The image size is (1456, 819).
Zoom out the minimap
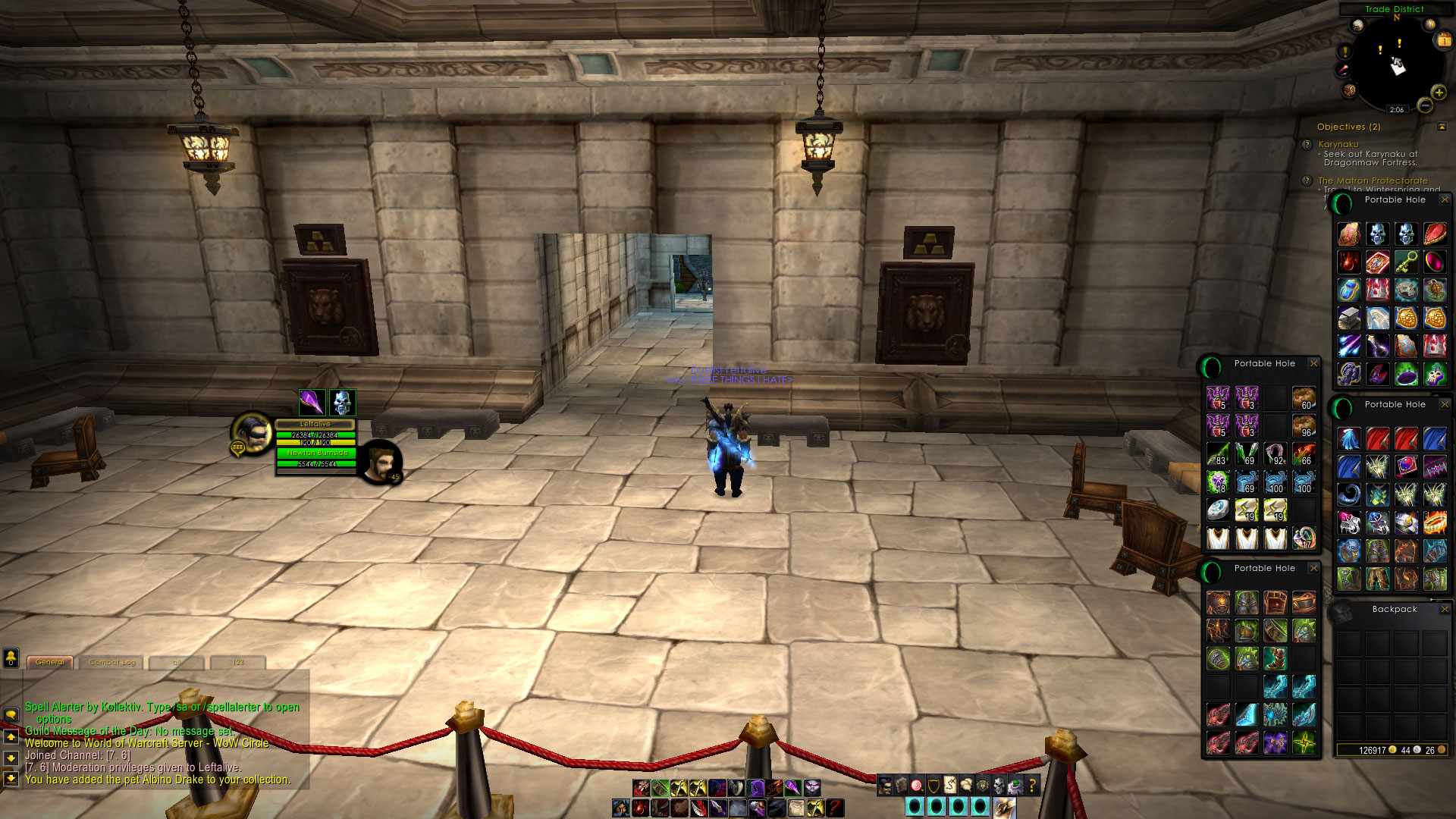click(1425, 105)
